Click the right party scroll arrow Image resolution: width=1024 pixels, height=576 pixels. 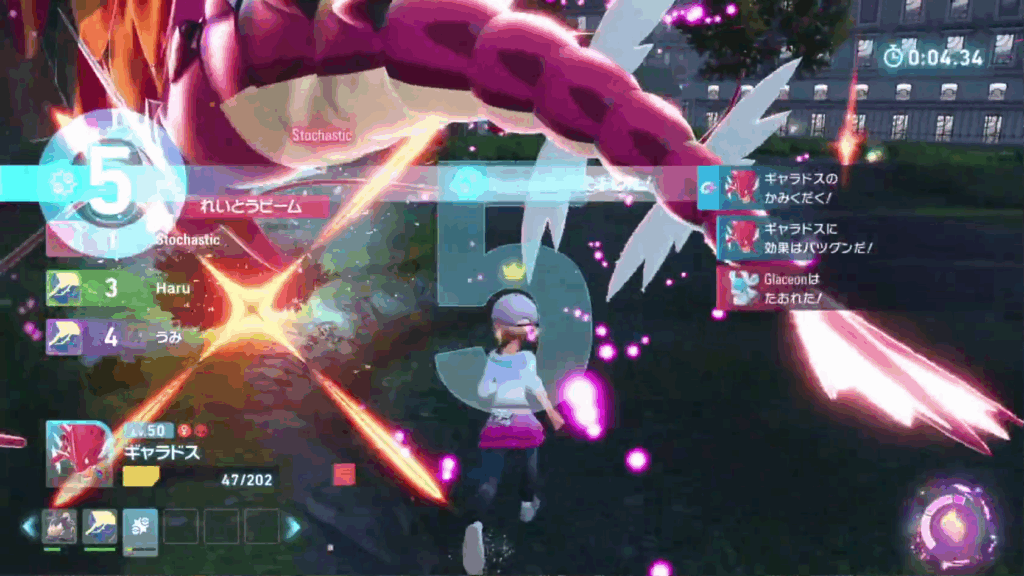pyautogui.click(x=292, y=527)
